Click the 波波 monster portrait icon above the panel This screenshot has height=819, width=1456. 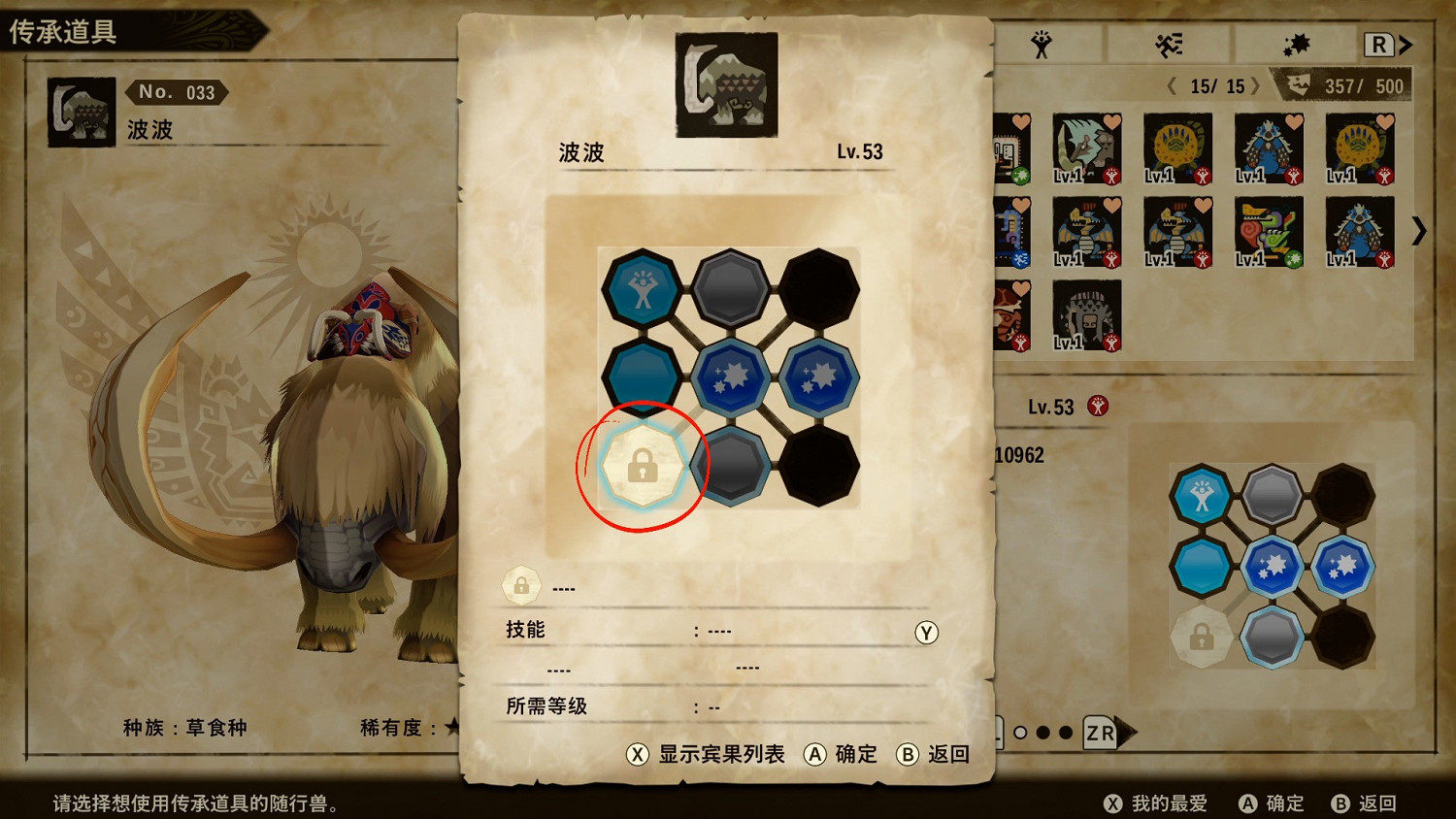(726, 83)
